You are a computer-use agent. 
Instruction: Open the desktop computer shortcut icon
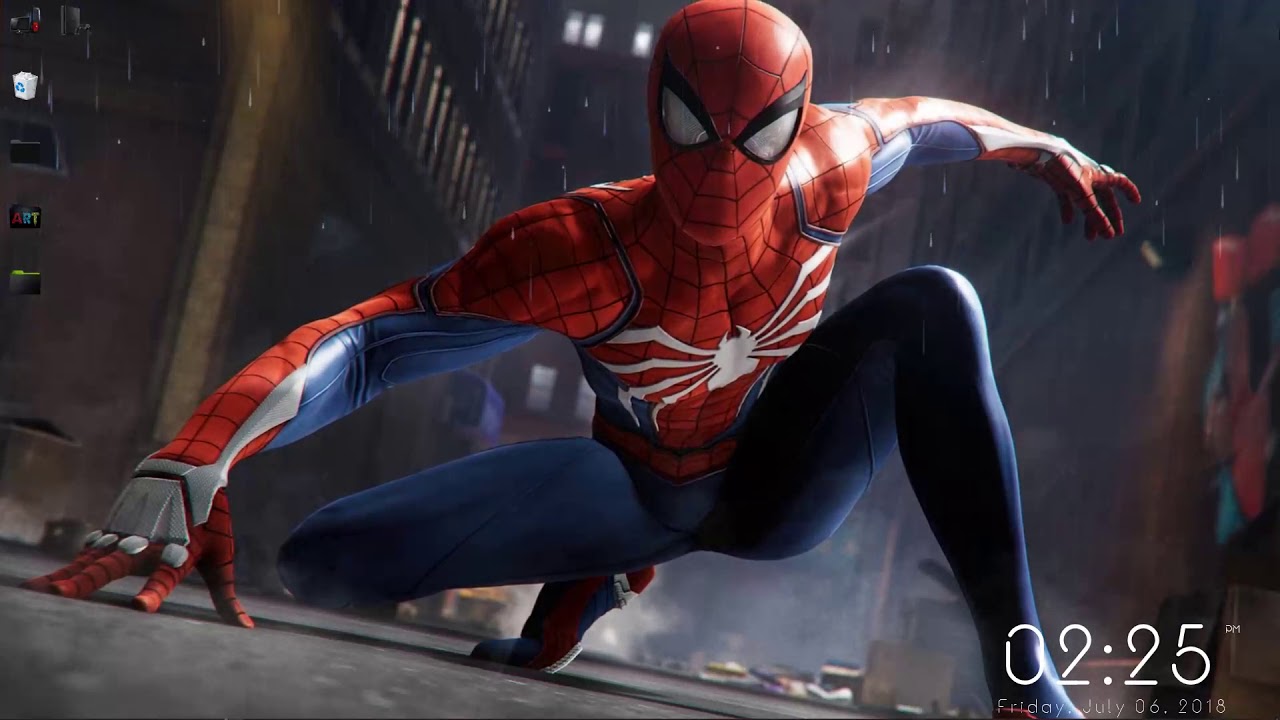[22, 22]
